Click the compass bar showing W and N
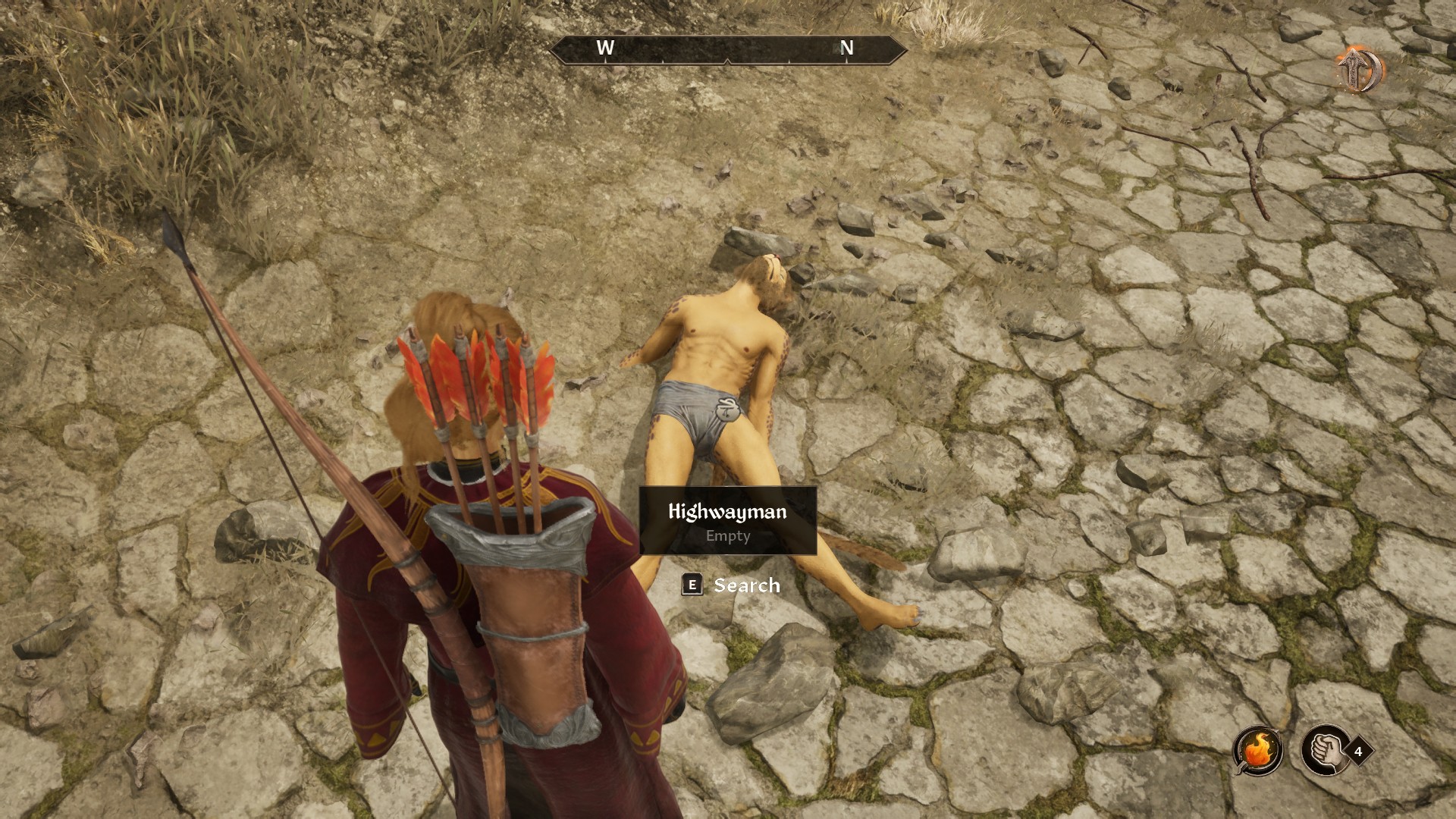 [x=727, y=49]
